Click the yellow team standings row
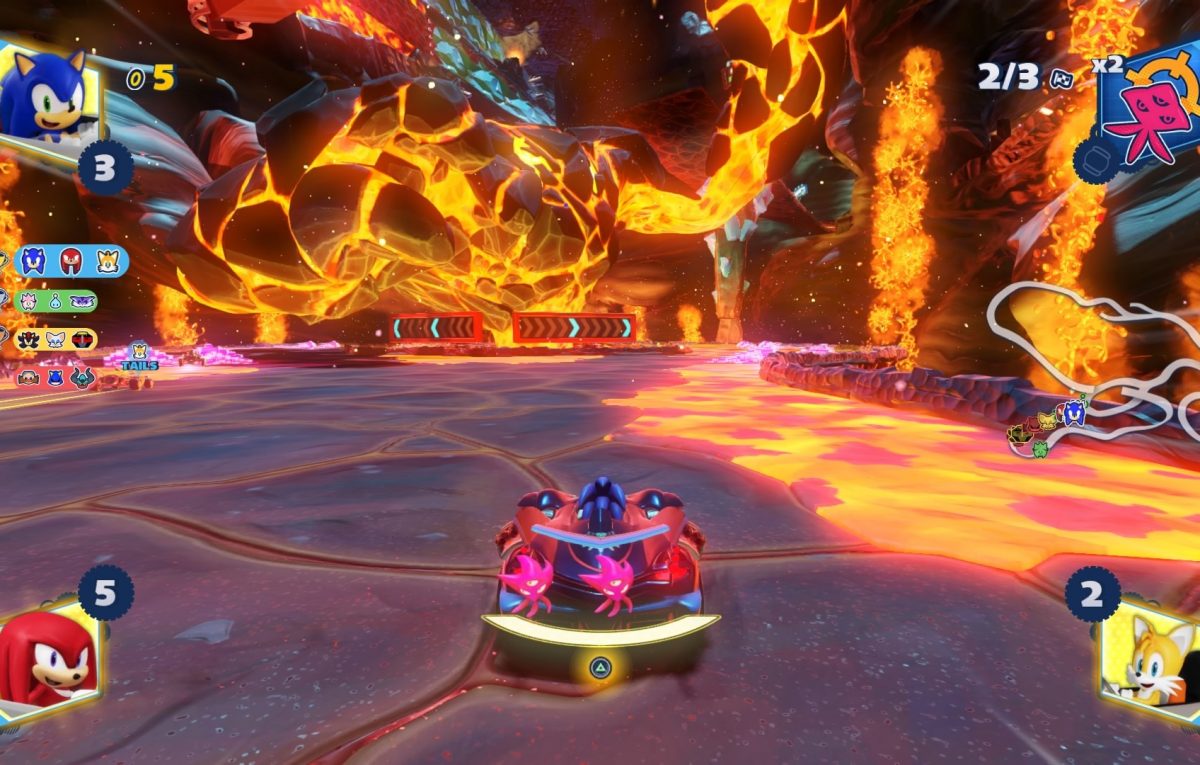 tap(56, 339)
